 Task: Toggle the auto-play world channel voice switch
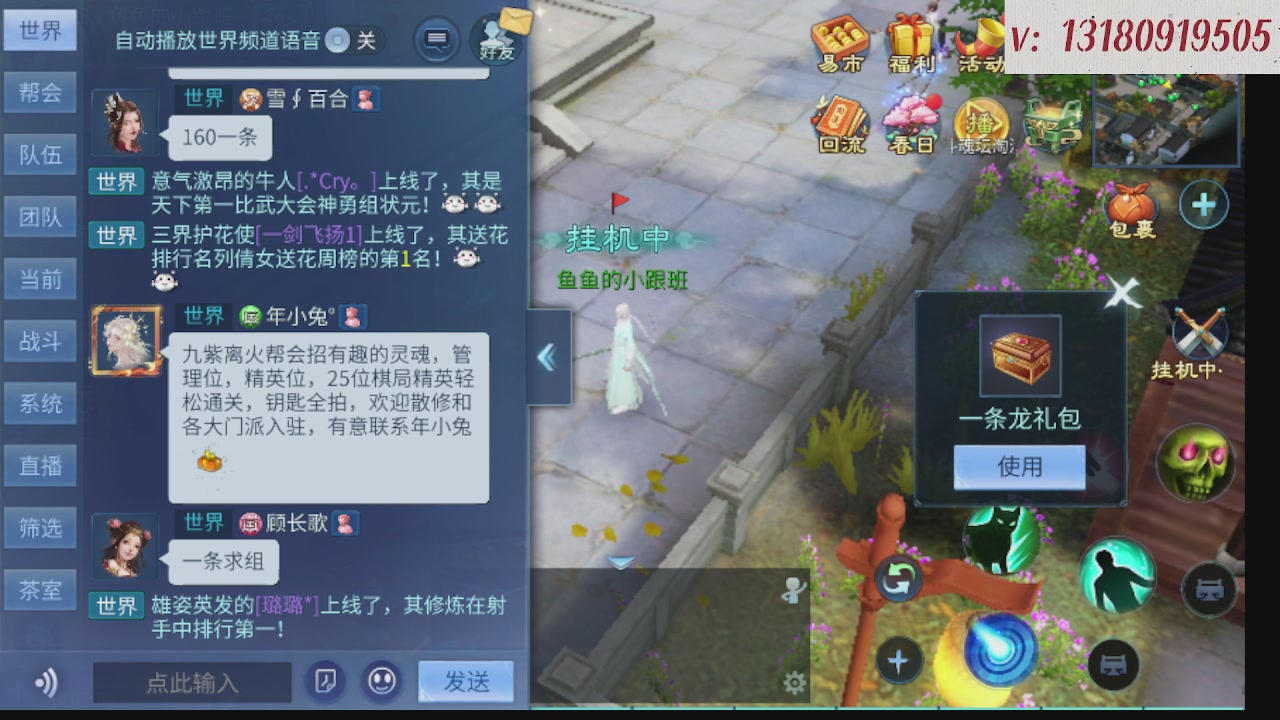(x=339, y=42)
